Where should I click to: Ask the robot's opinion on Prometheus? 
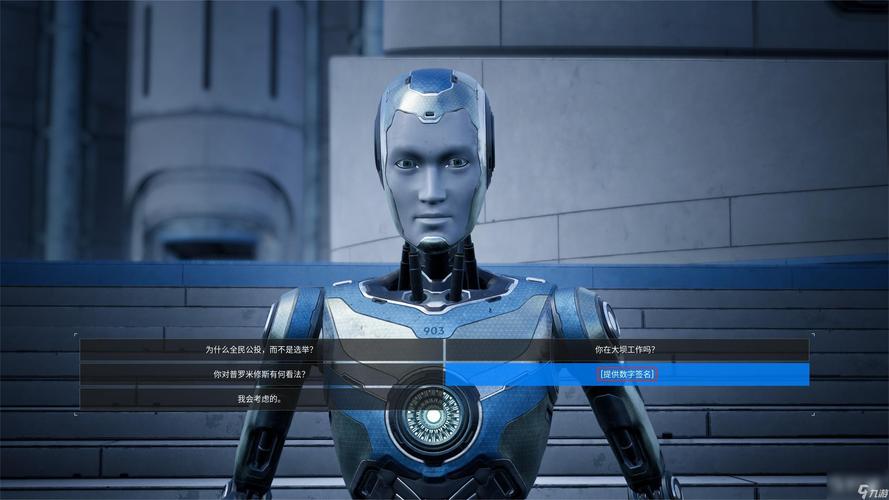tap(259, 374)
